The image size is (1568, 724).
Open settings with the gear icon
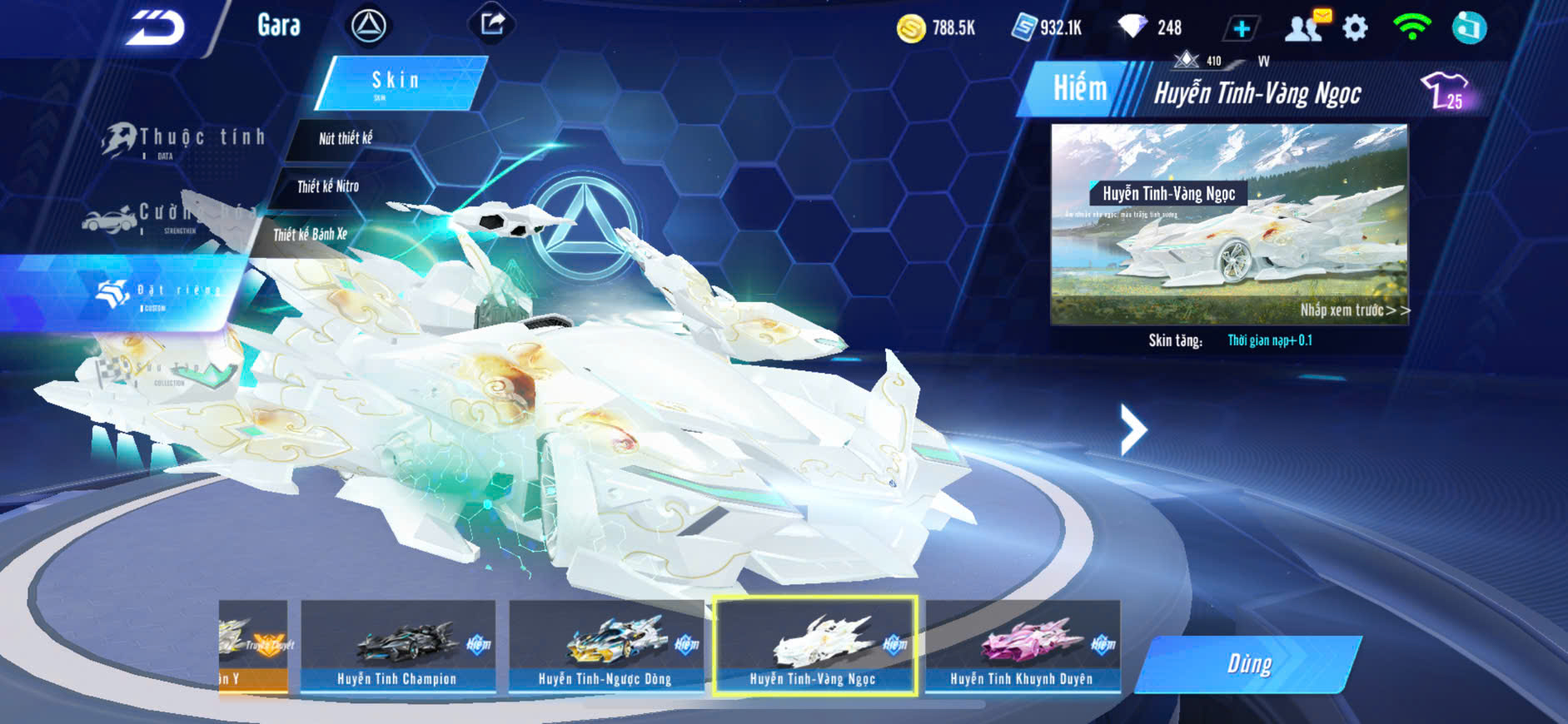[x=1355, y=28]
